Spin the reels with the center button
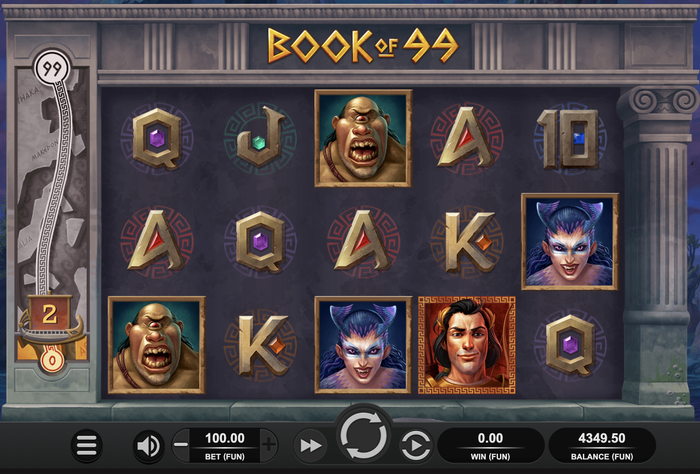Screen dimensions: 700x474 tap(363, 437)
